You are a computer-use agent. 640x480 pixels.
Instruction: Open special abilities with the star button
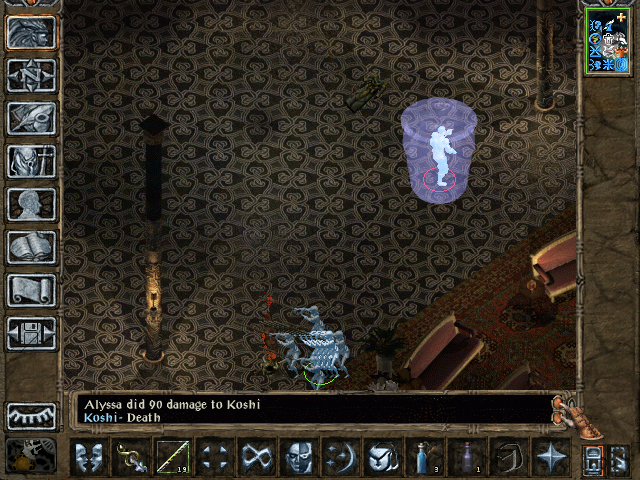550,458
